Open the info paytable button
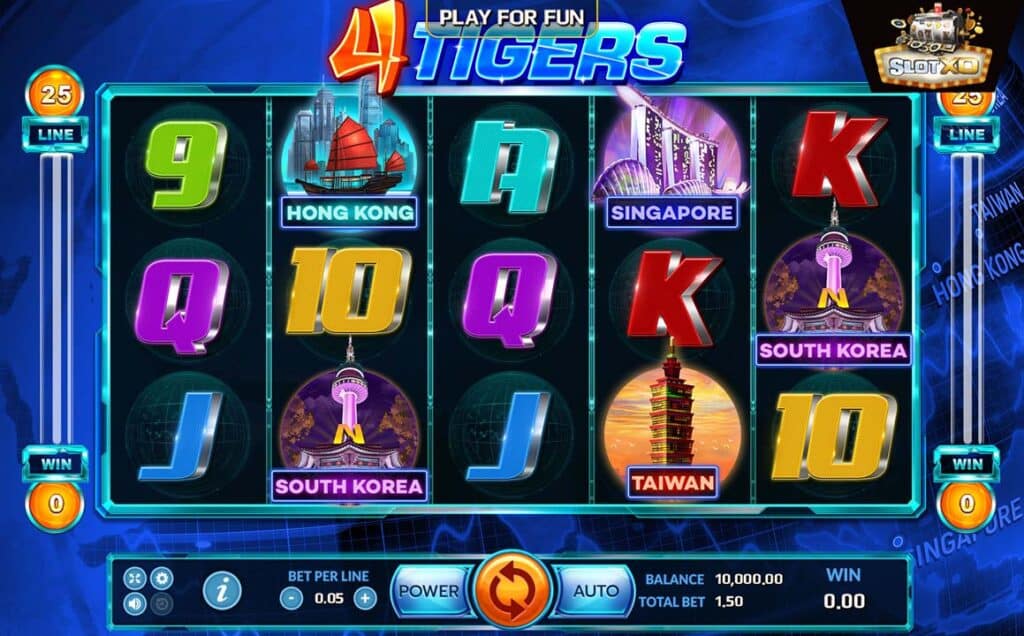 coord(221,590)
